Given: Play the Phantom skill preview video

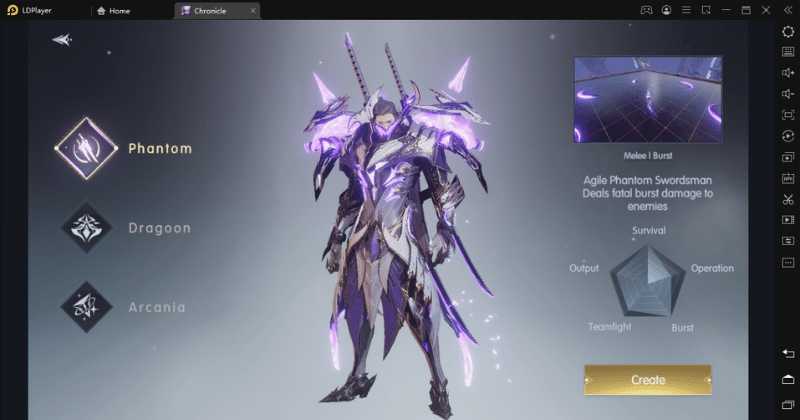Looking at the screenshot, I should (653, 99).
